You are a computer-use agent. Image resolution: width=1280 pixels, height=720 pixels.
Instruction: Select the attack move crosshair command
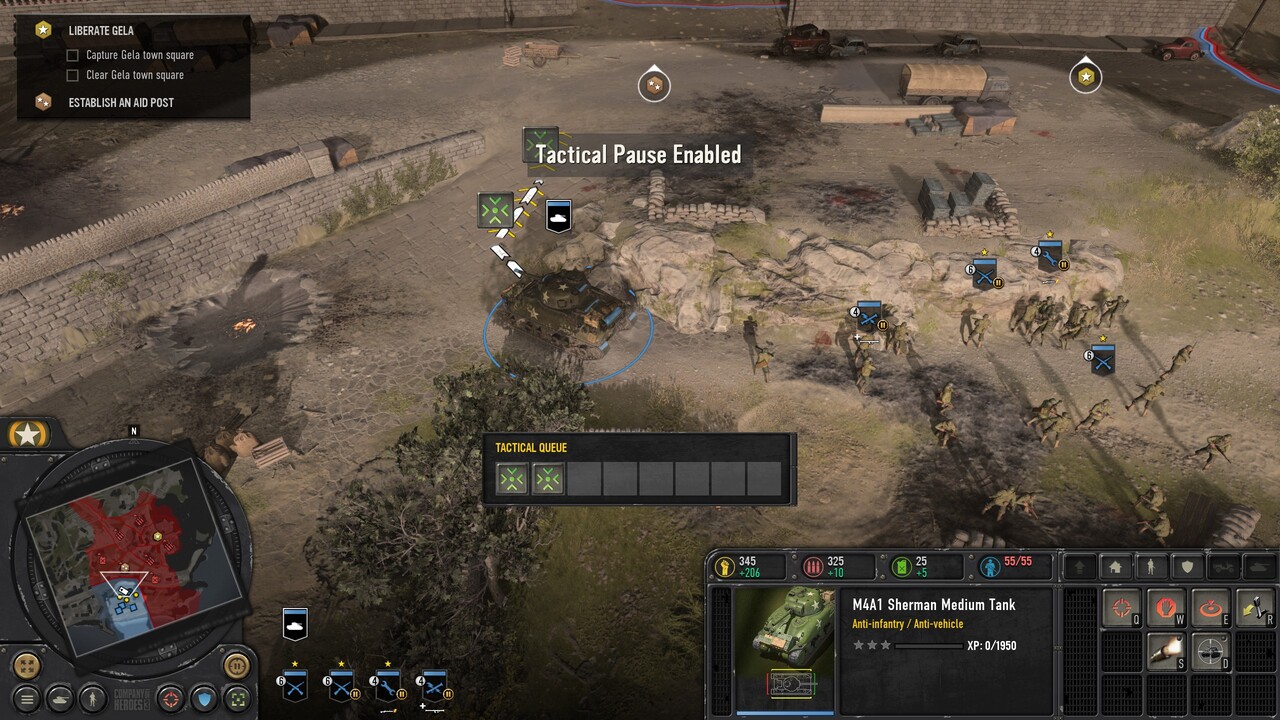coord(1122,608)
